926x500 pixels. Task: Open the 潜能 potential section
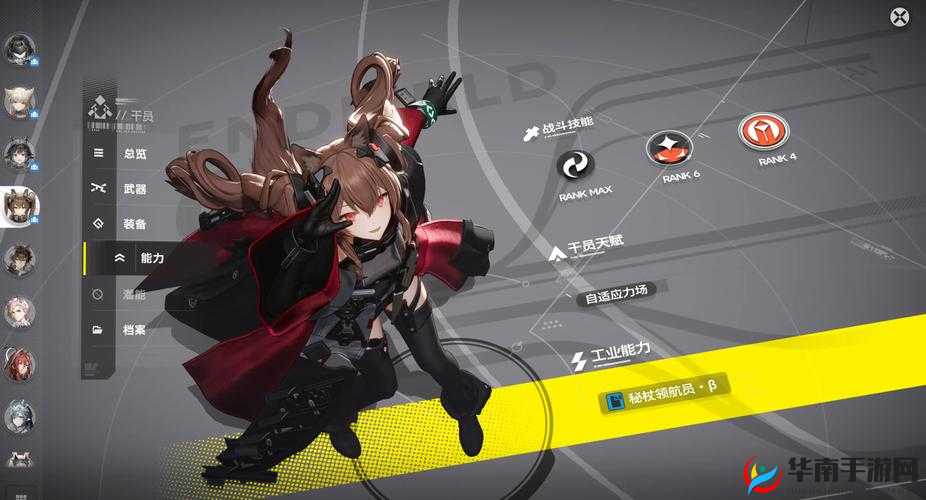click(133, 294)
